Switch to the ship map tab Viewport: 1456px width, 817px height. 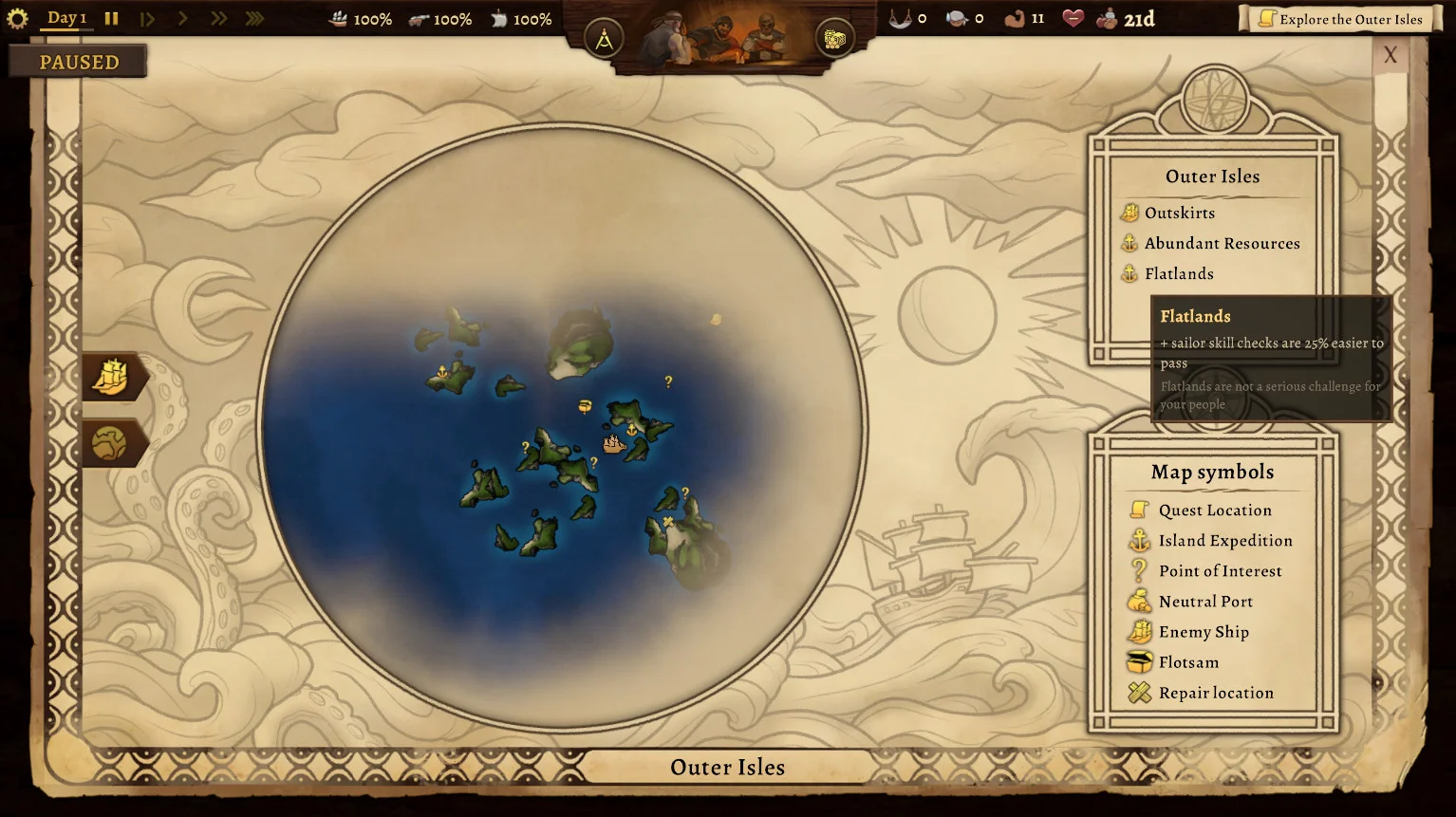[111, 377]
